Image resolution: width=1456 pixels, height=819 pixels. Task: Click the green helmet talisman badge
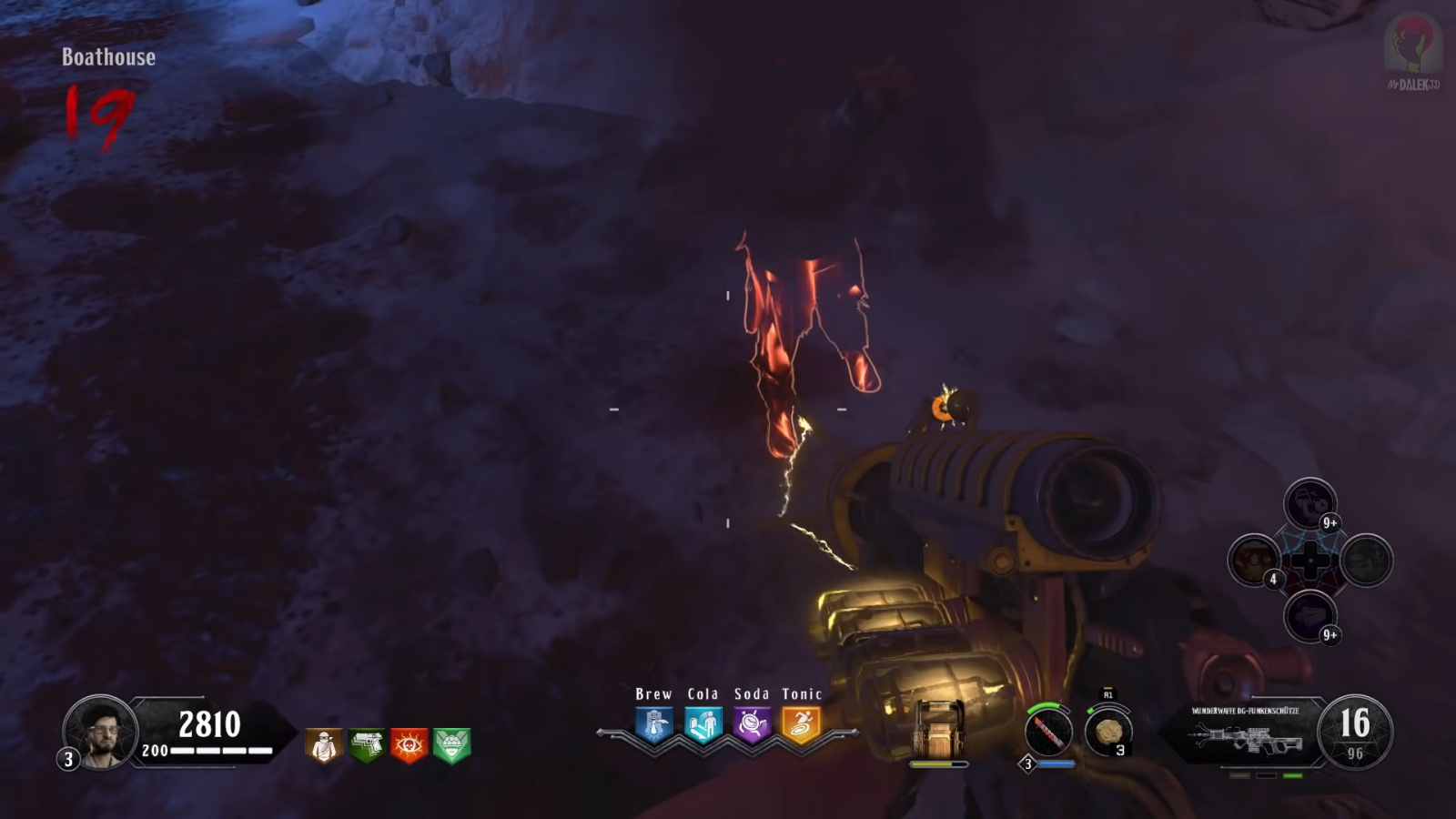click(451, 745)
